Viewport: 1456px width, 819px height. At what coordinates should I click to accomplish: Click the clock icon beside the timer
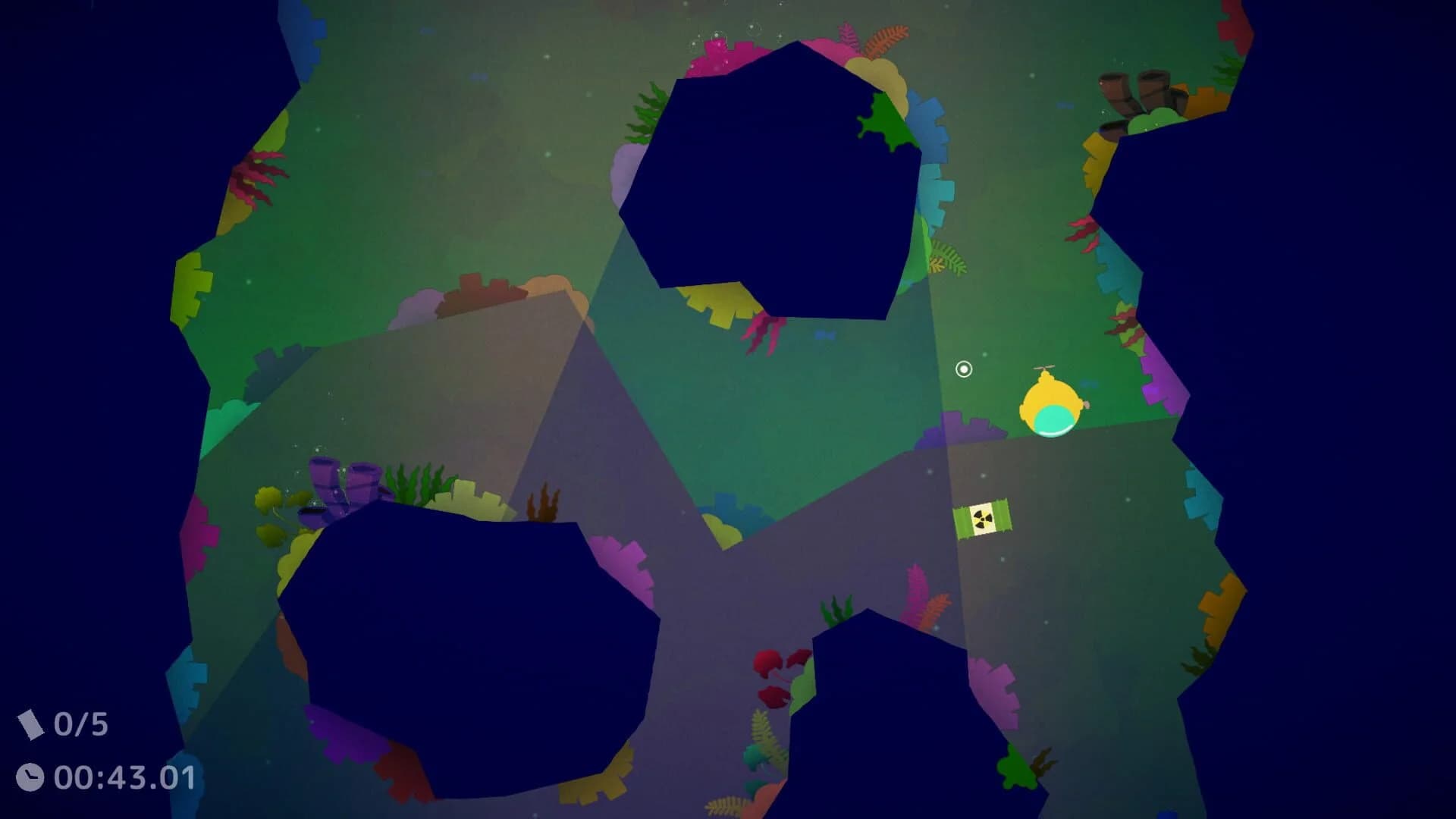point(30,775)
